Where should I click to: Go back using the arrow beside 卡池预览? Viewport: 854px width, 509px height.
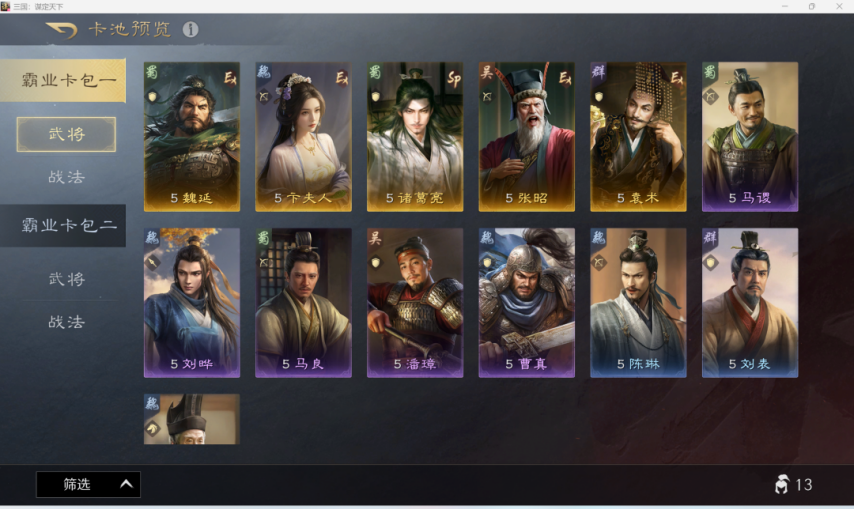(x=62, y=30)
